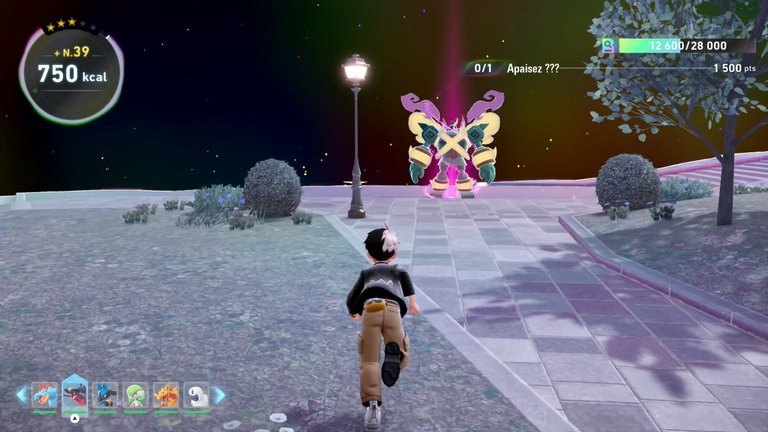Select Absol party slot
This screenshot has height=432, width=768.
click(197, 395)
